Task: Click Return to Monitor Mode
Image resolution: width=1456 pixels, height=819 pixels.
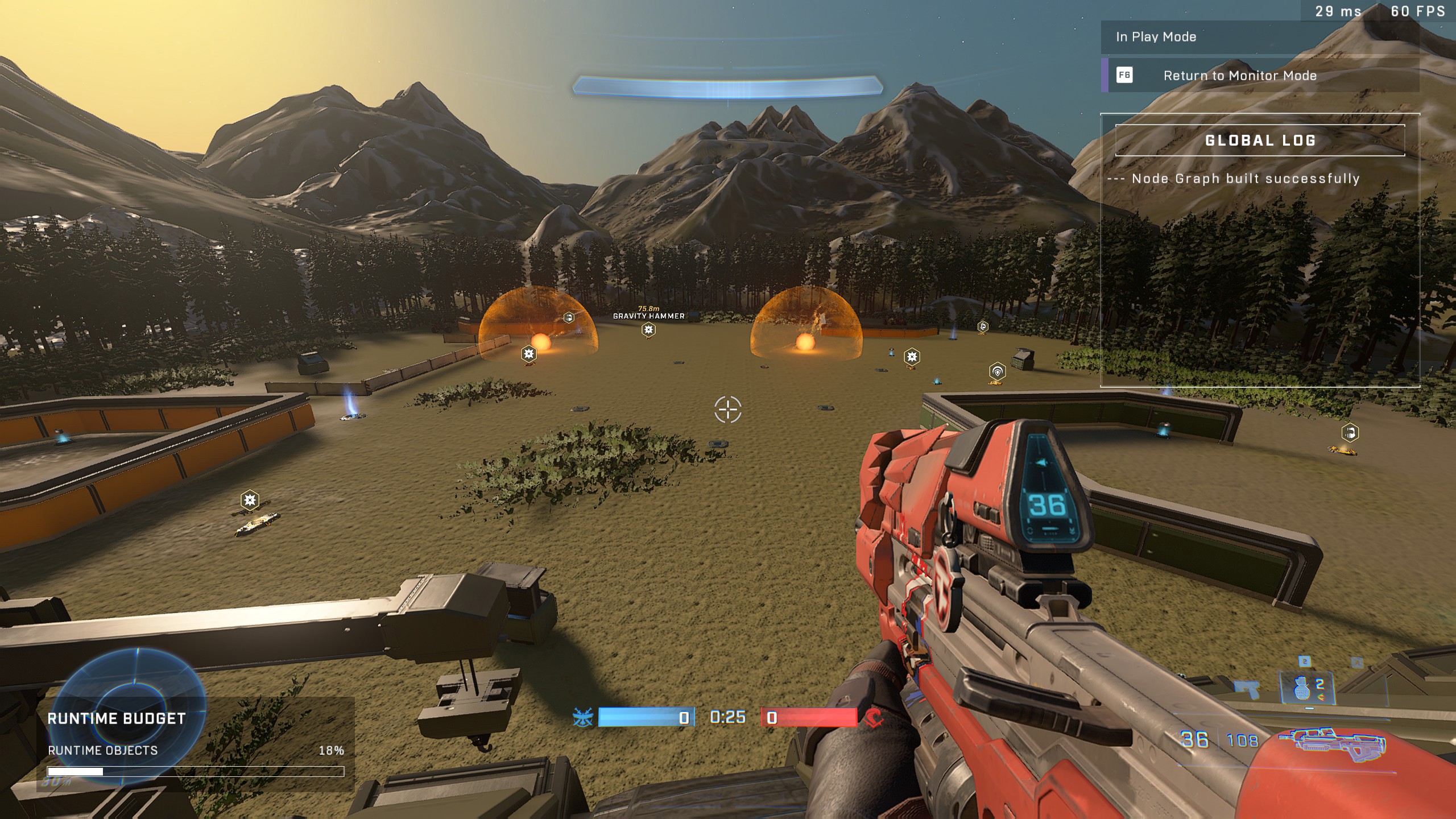Action: [1239, 76]
